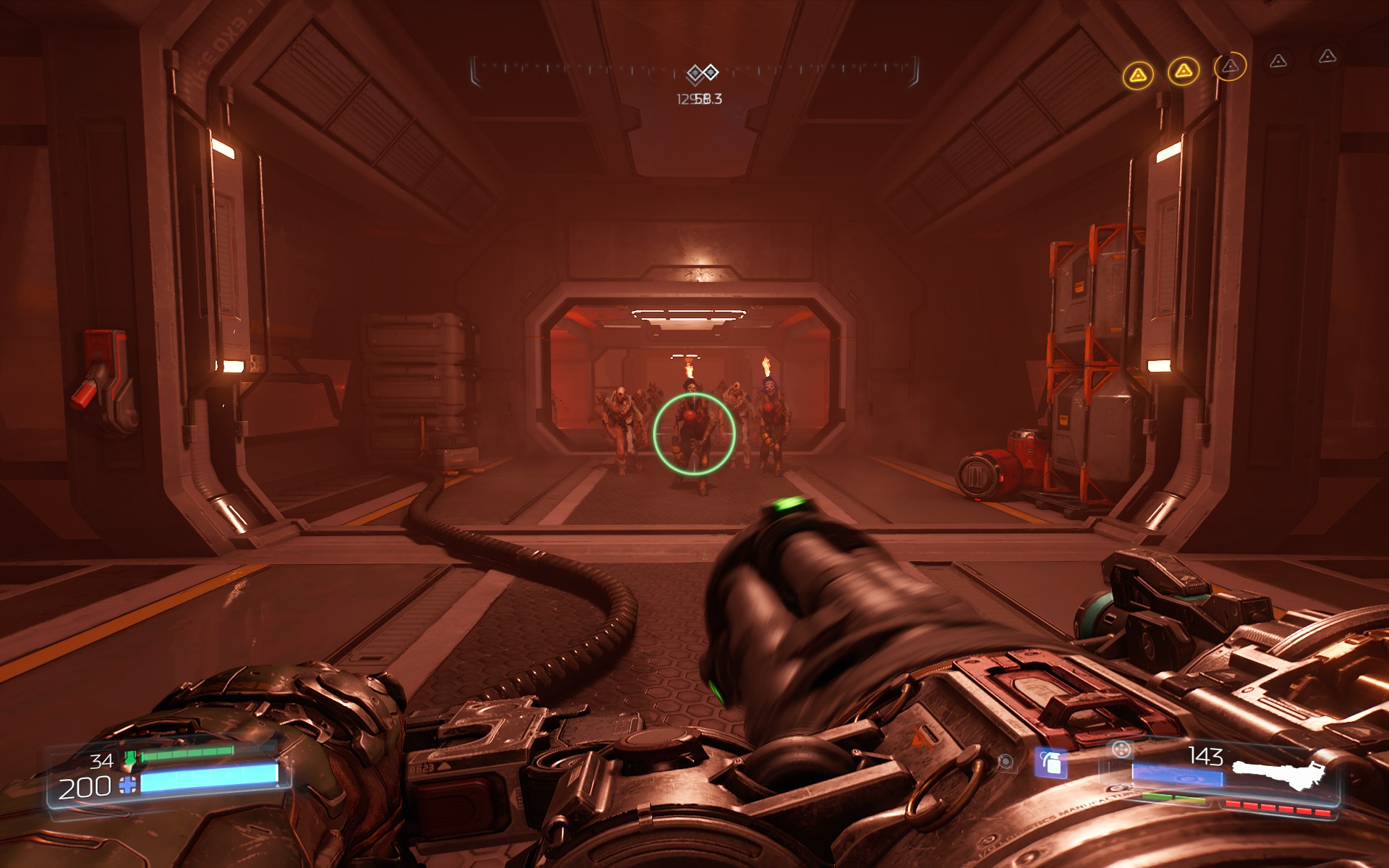Screen dimensions: 1389x868
Task: Click the diamond objective marker on compass
Action: 702,72
